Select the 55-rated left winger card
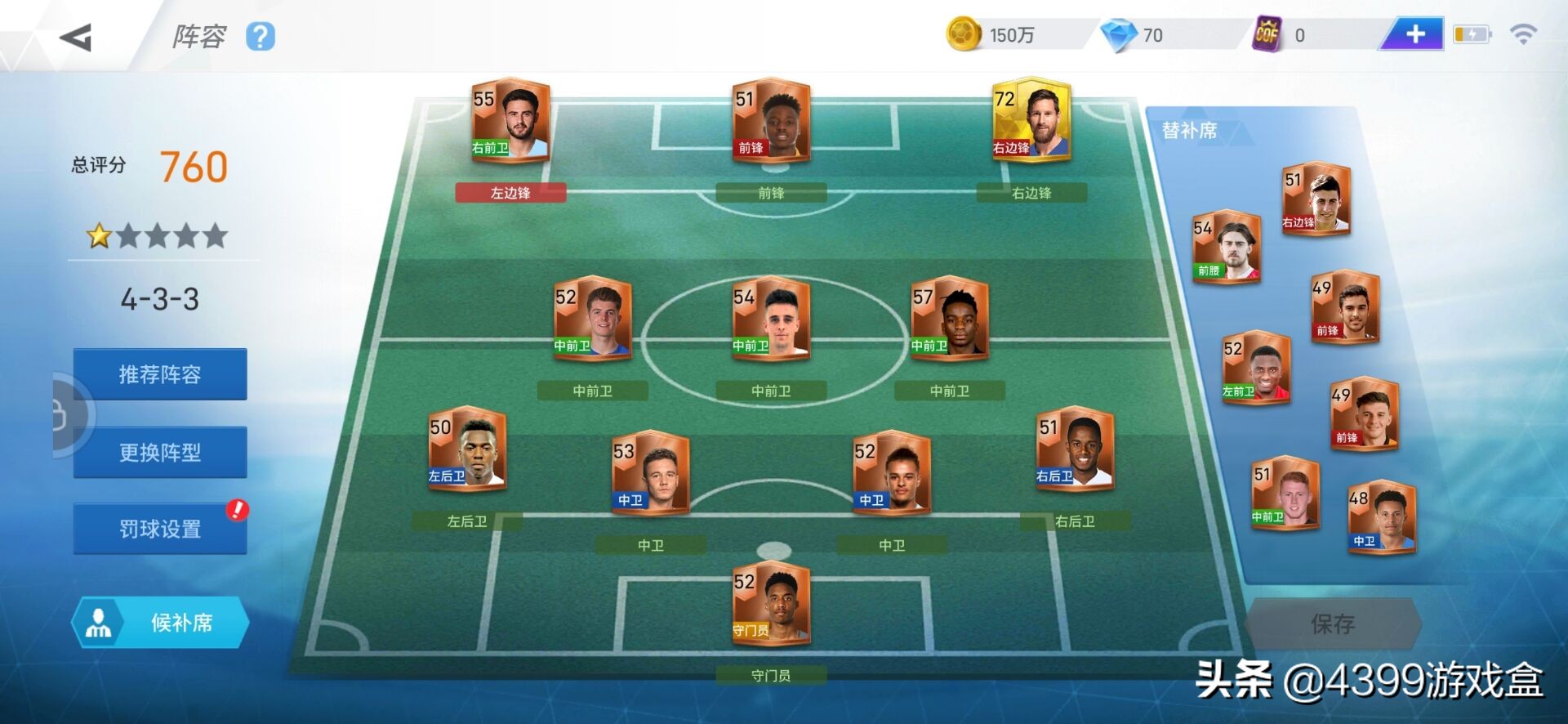Image resolution: width=1568 pixels, height=724 pixels. (x=510, y=121)
